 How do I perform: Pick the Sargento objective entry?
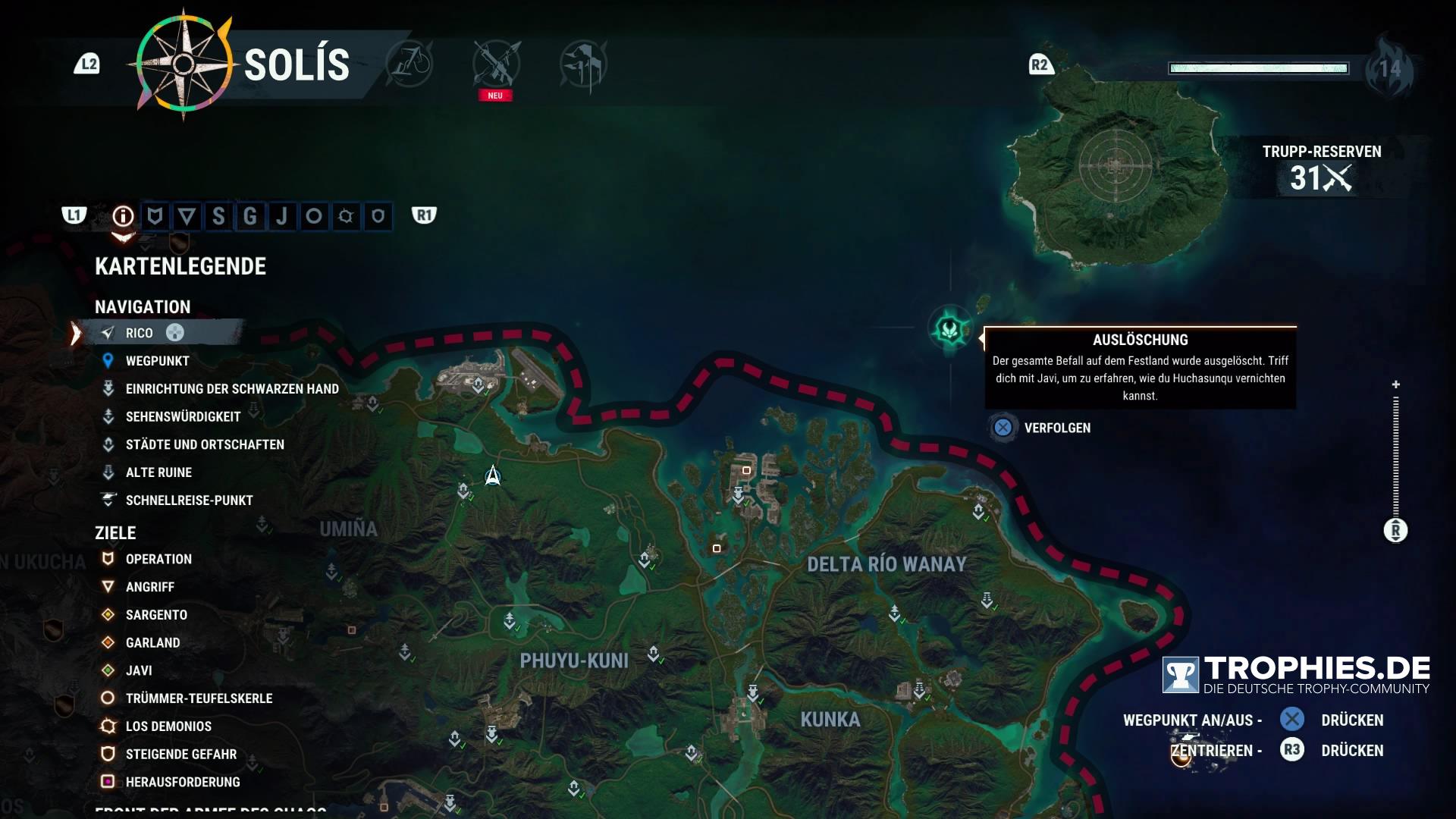[156, 615]
